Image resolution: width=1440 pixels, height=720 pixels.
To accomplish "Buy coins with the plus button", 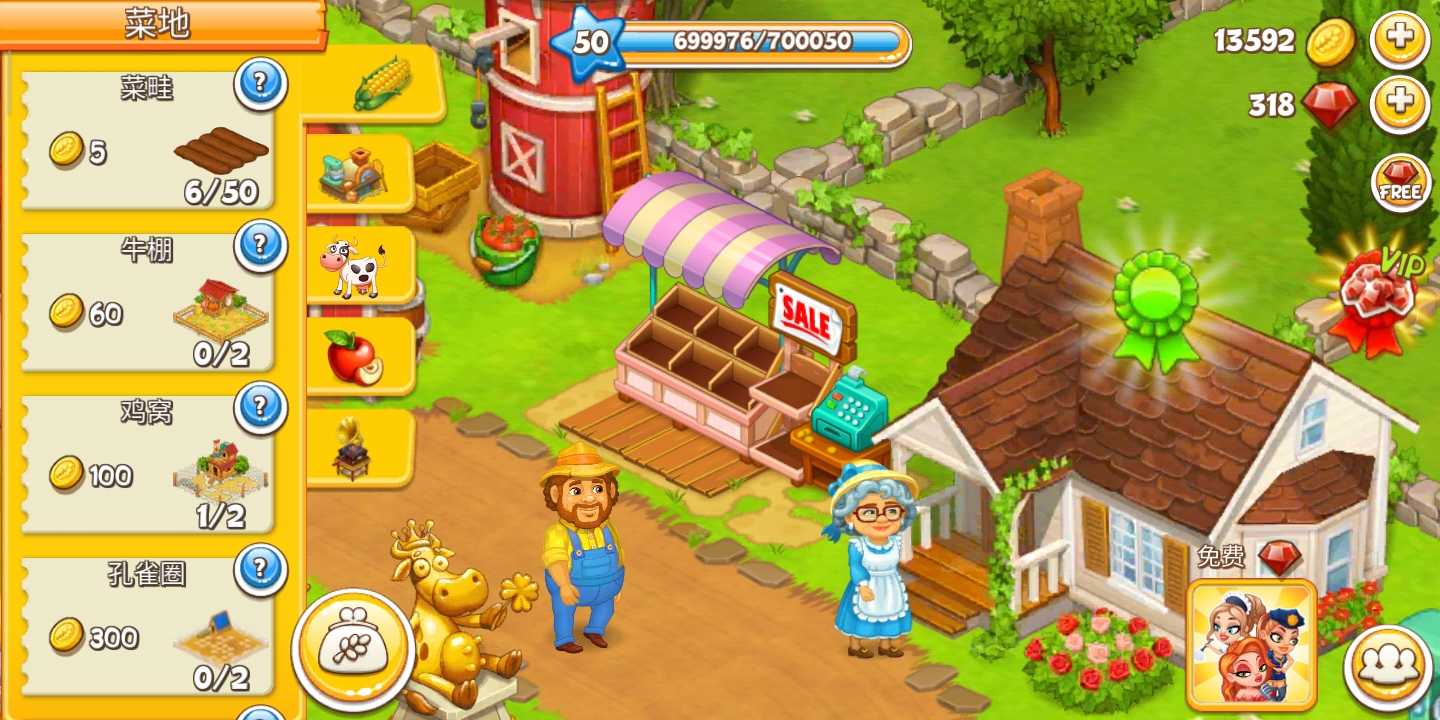I will [x=1400, y=40].
